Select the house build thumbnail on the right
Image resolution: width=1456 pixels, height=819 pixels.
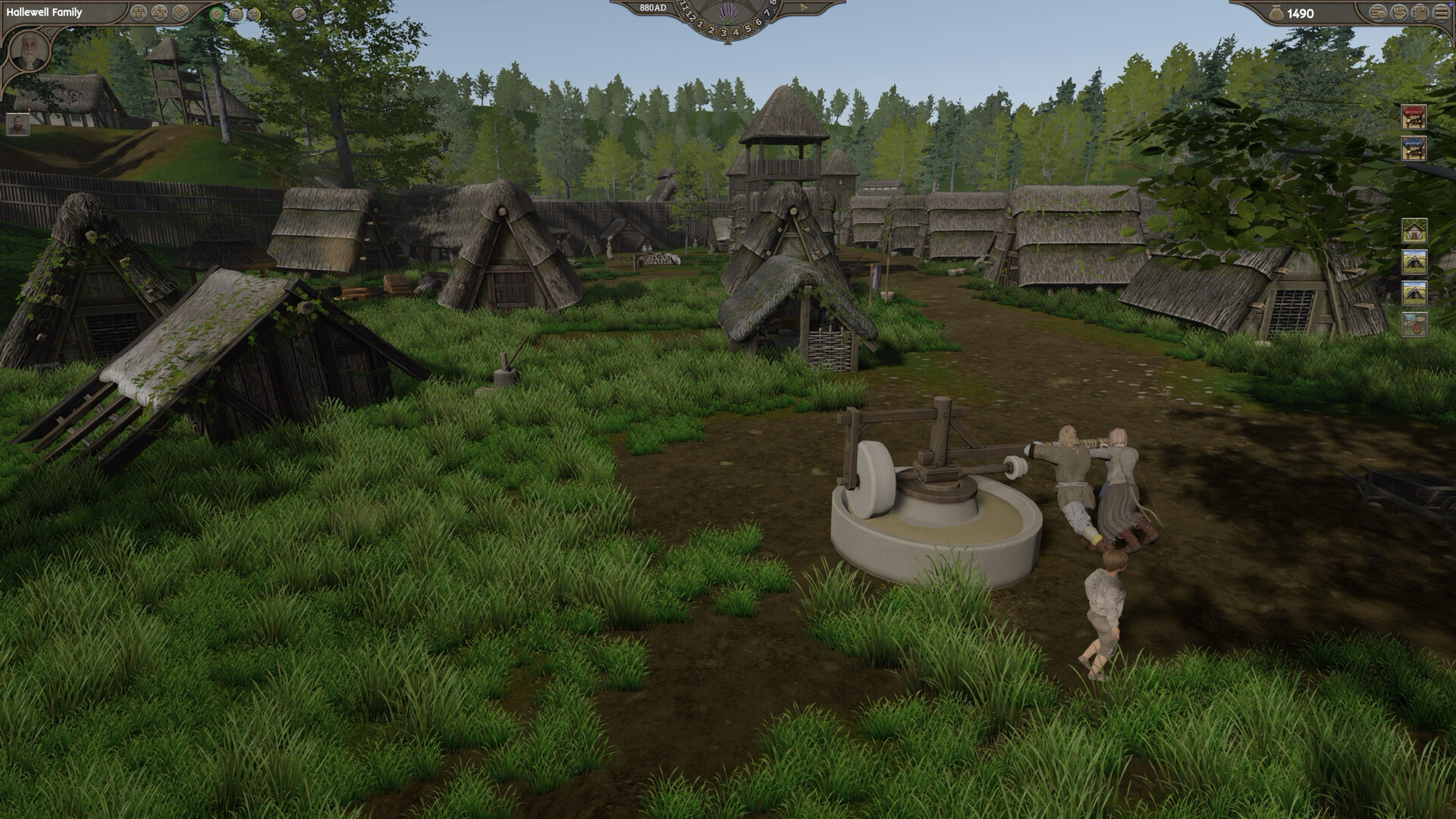[x=1414, y=231]
